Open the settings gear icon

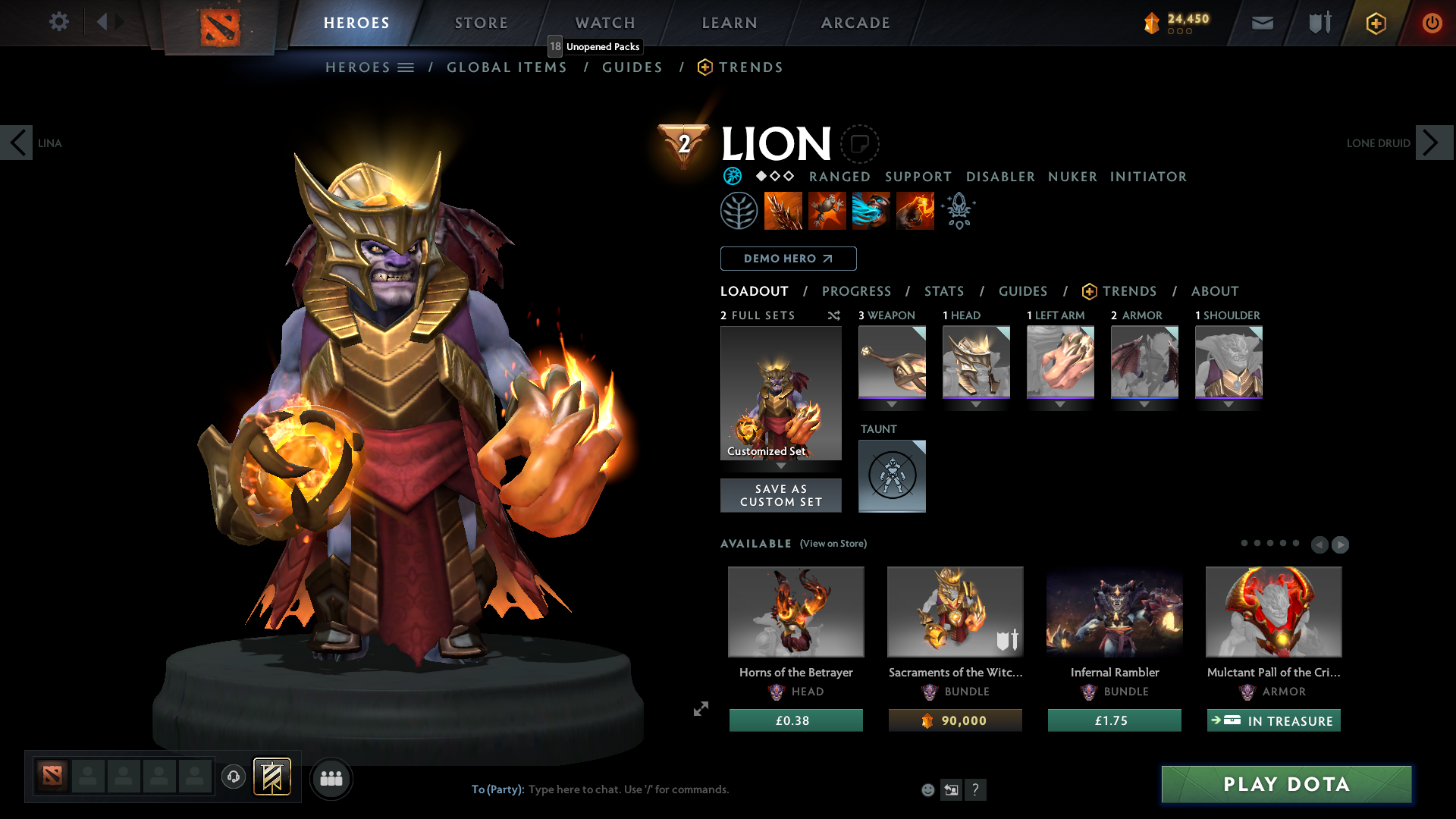[x=58, y=22]
